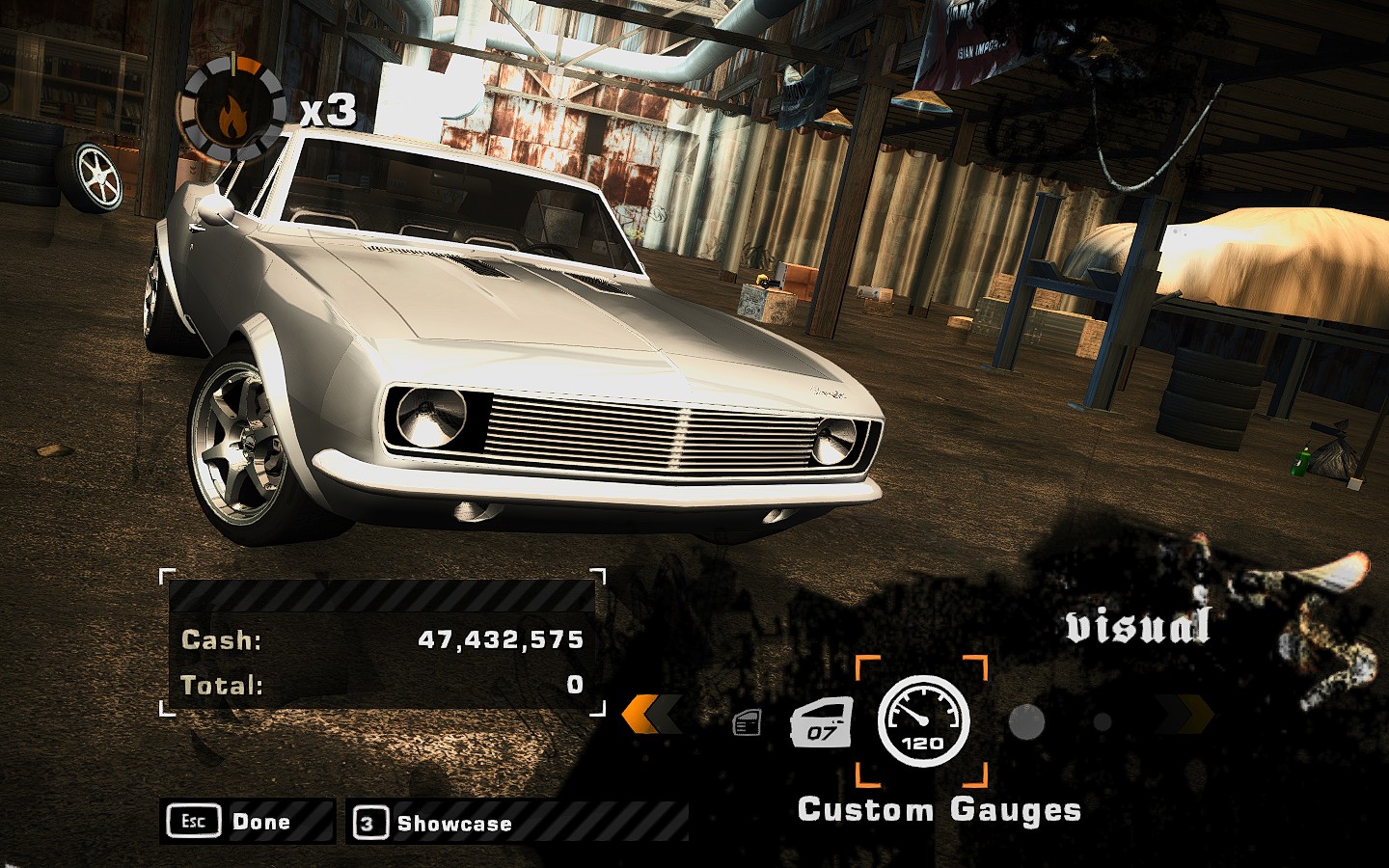Select the Custom Gauges speedometer icon

tap(922, 720)
